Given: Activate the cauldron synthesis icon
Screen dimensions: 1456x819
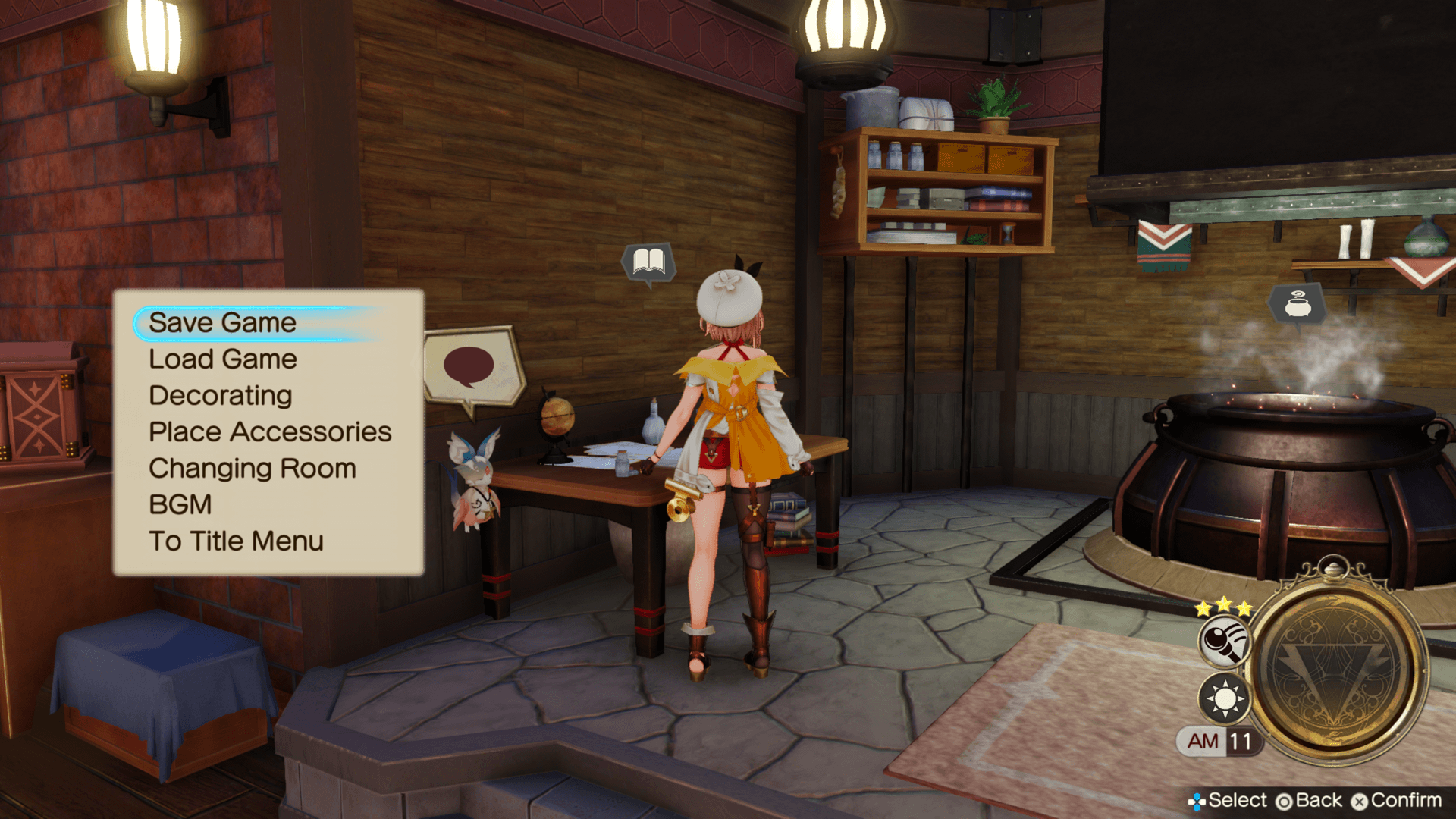Looking at the screenshot, I should point(1297,304).
